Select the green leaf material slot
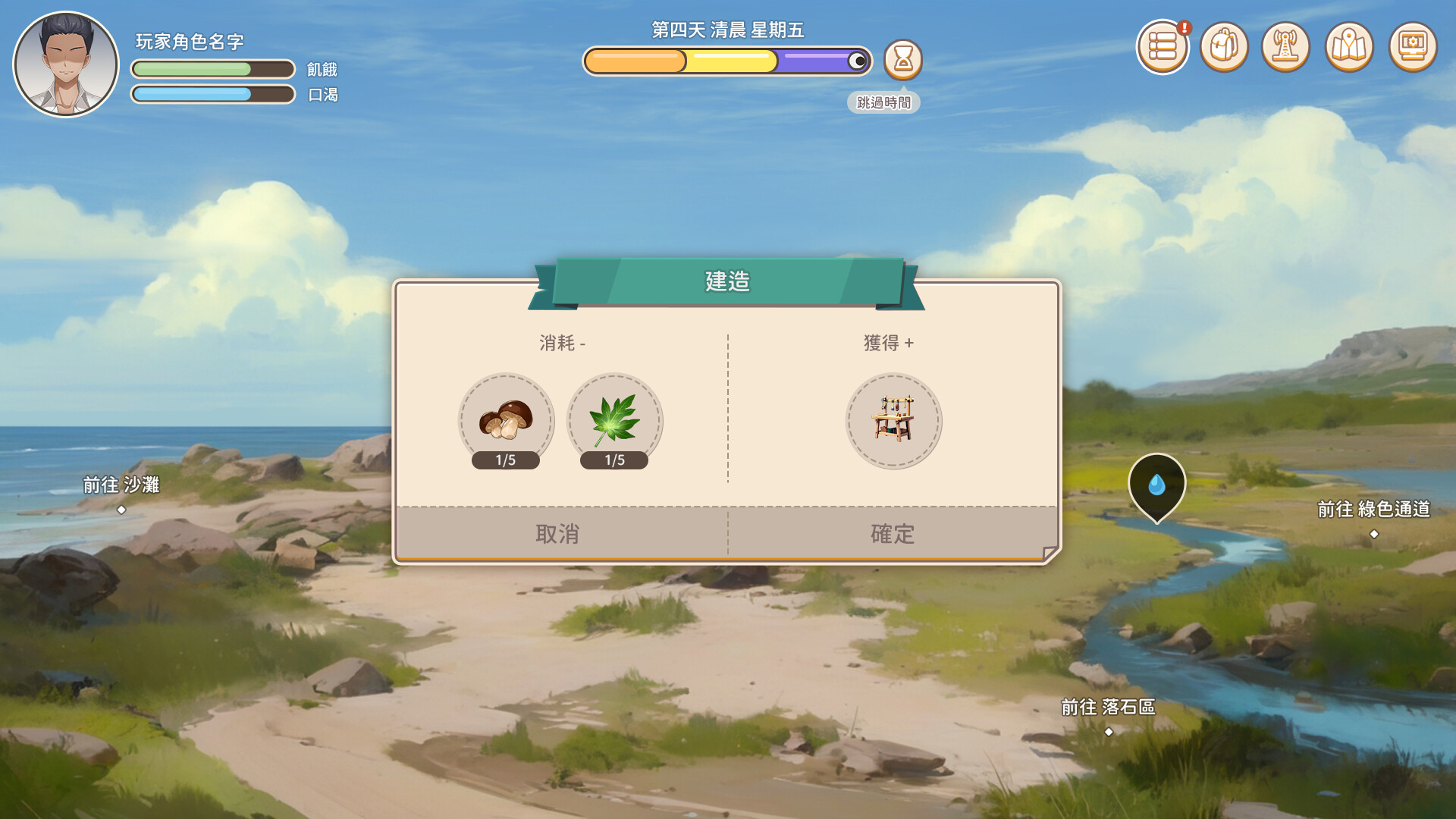The width and height of the screenshot is (1456, 819). [614, 421]
